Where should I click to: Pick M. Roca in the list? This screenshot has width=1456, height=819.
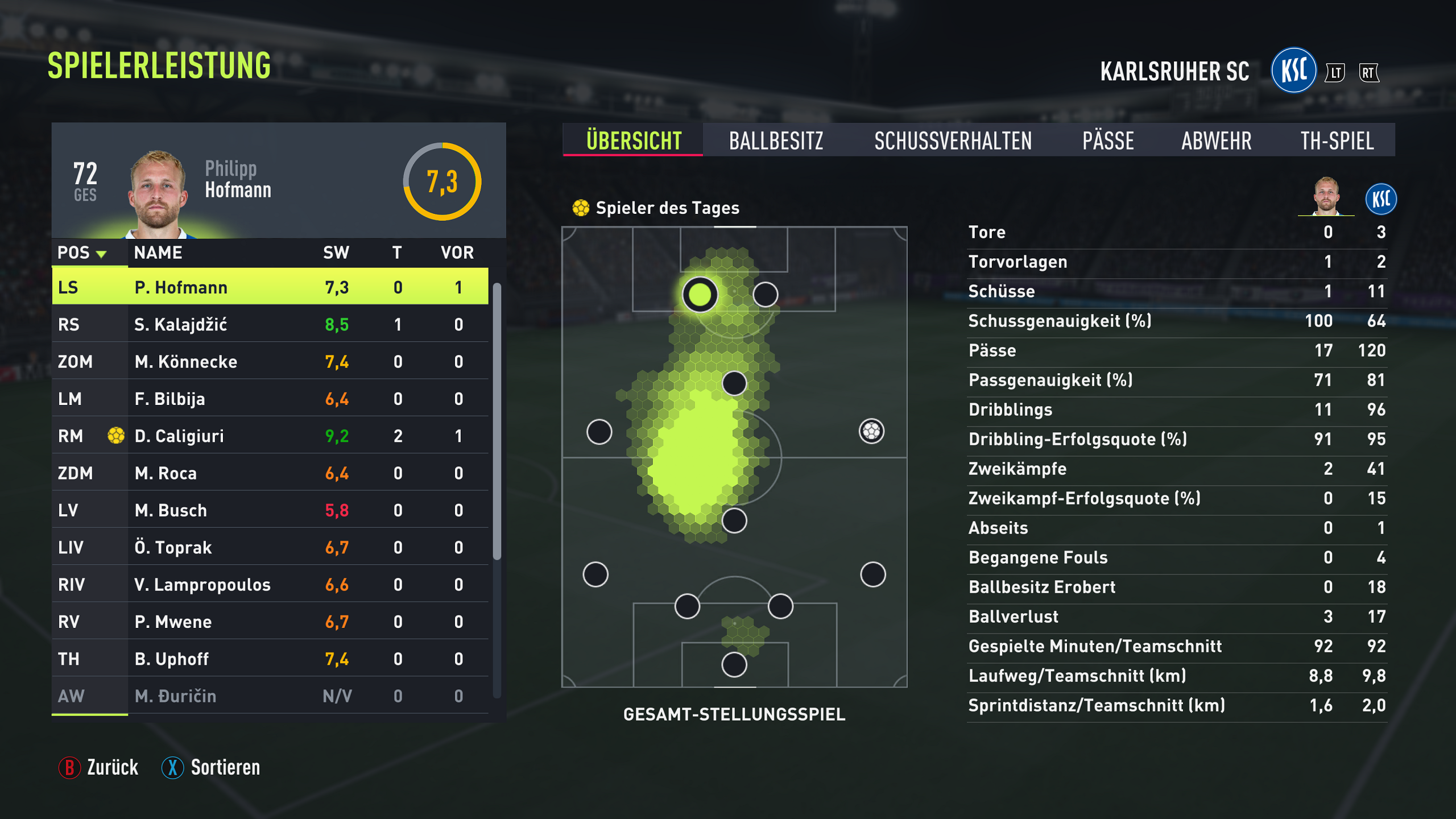click(270, 473)
